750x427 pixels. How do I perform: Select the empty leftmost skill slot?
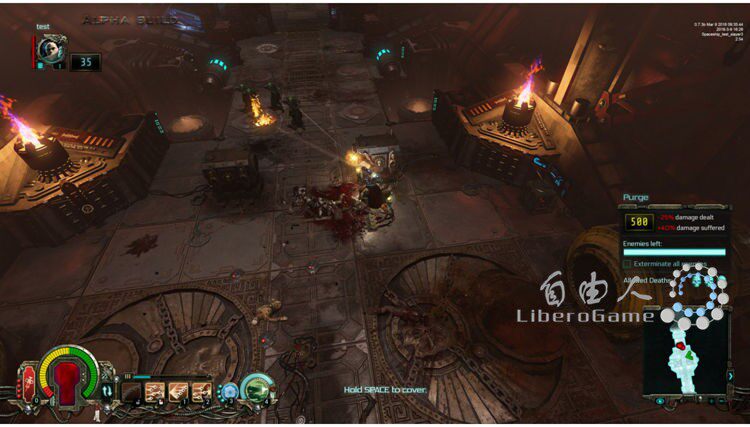pos(131,391)
